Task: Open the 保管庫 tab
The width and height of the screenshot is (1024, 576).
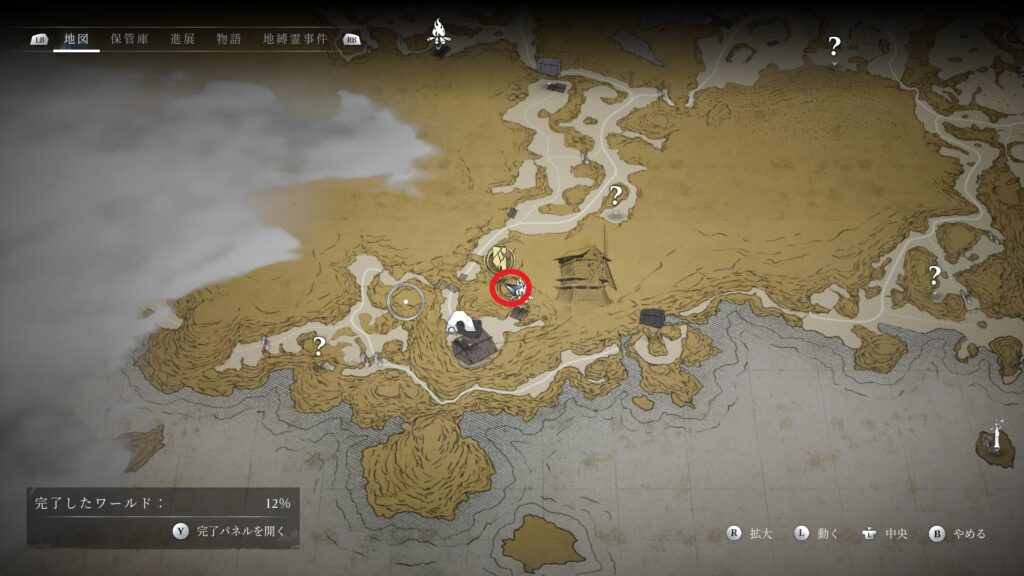Action: click(129, 39)
